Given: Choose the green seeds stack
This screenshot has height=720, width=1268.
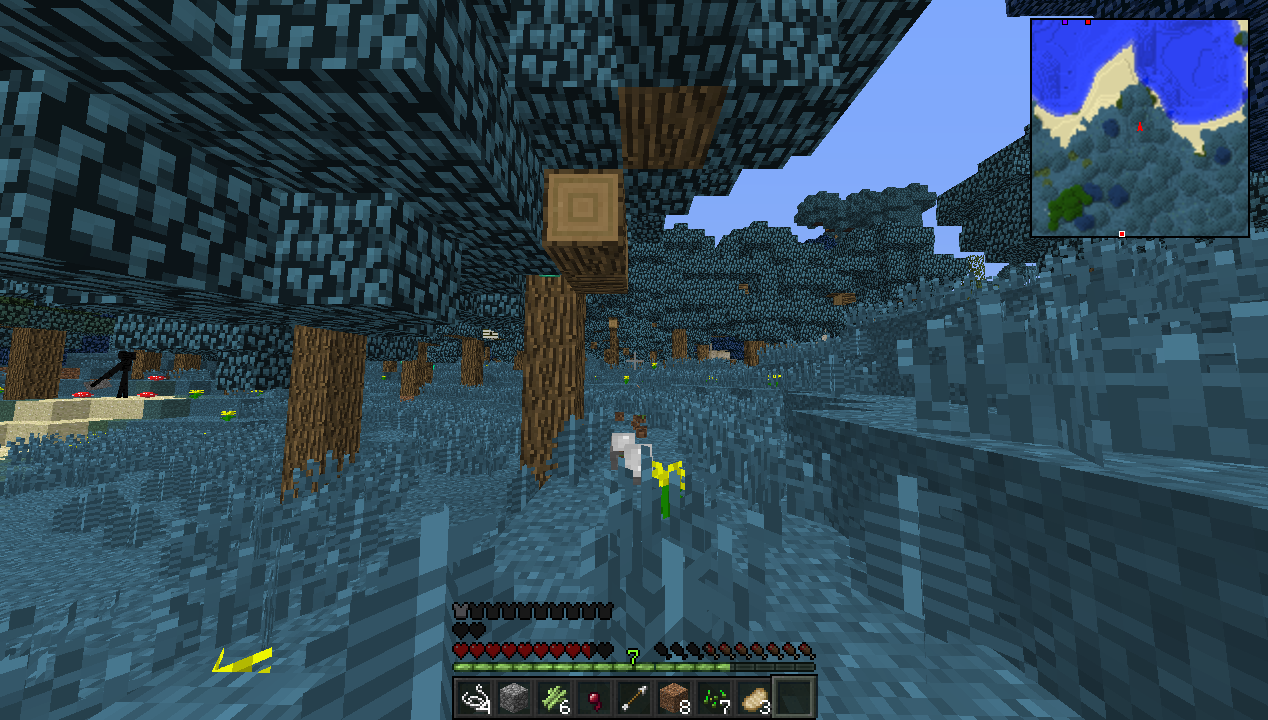Looking at the screenshot, I should (x=715, y=696).
